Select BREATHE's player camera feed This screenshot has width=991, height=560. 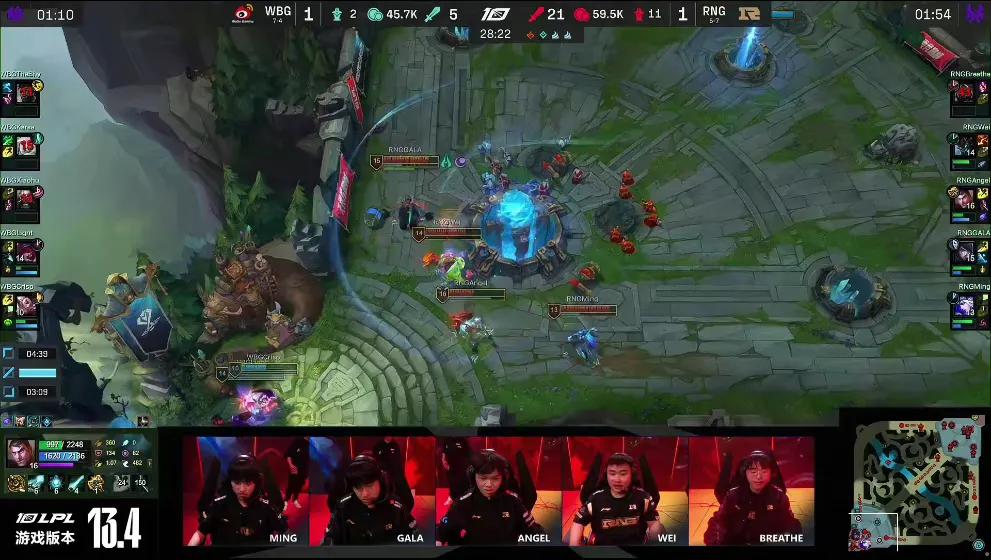[752, 491]
